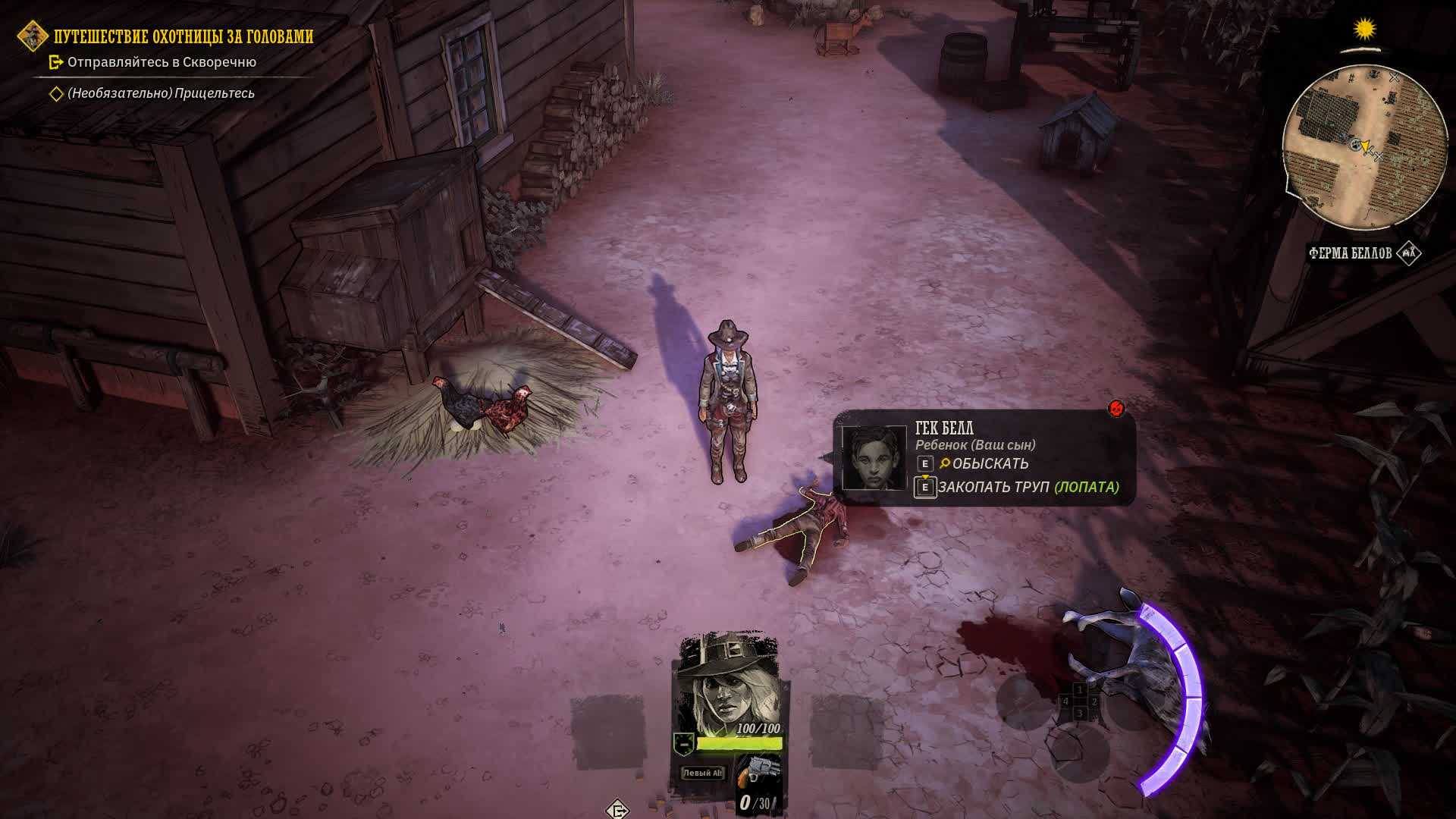Click the sun time-of-day icon
Viewport: 1456px width, 819px height.
1365,30
